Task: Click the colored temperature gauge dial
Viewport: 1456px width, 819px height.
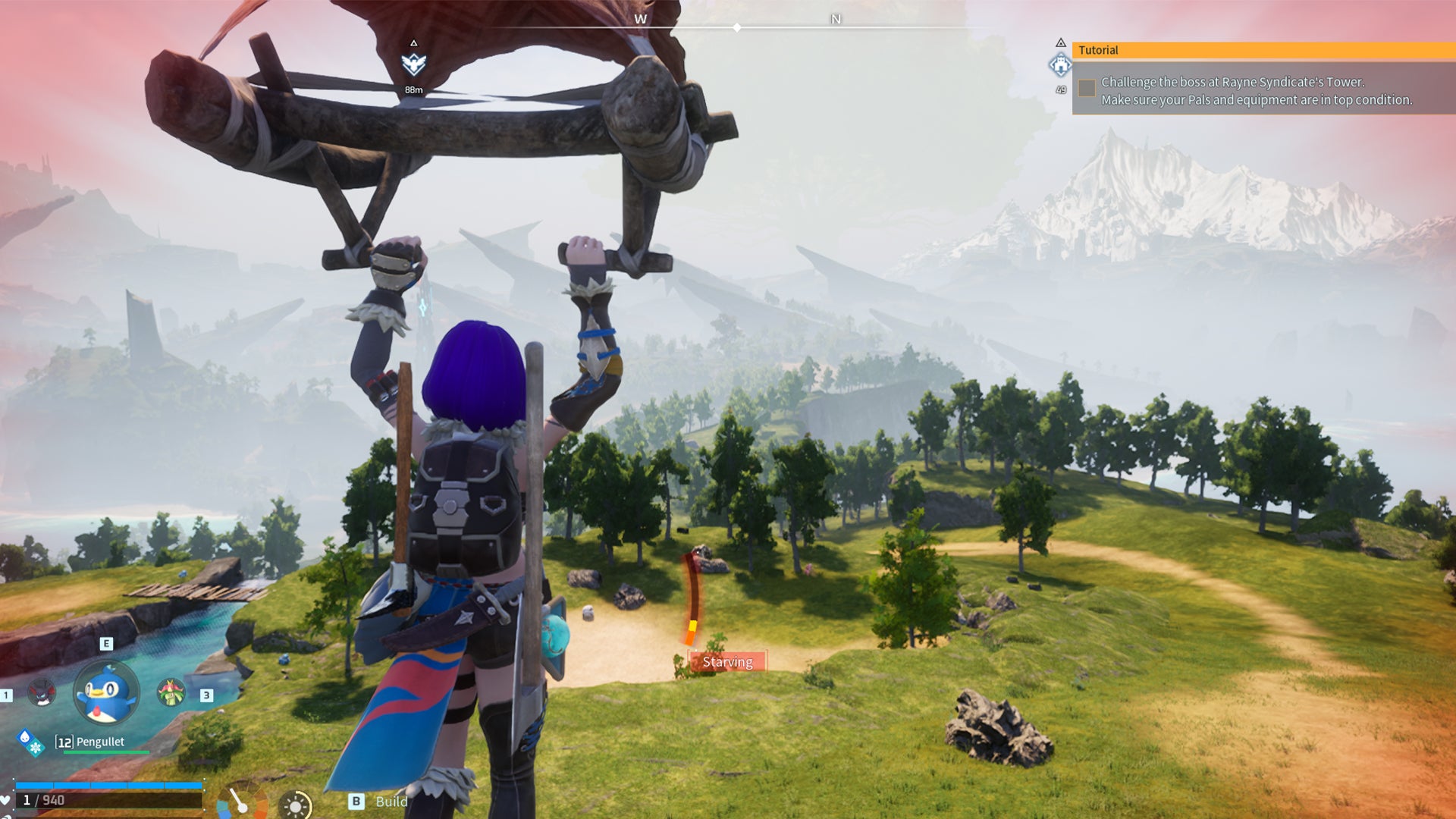Action: [242, 802]
